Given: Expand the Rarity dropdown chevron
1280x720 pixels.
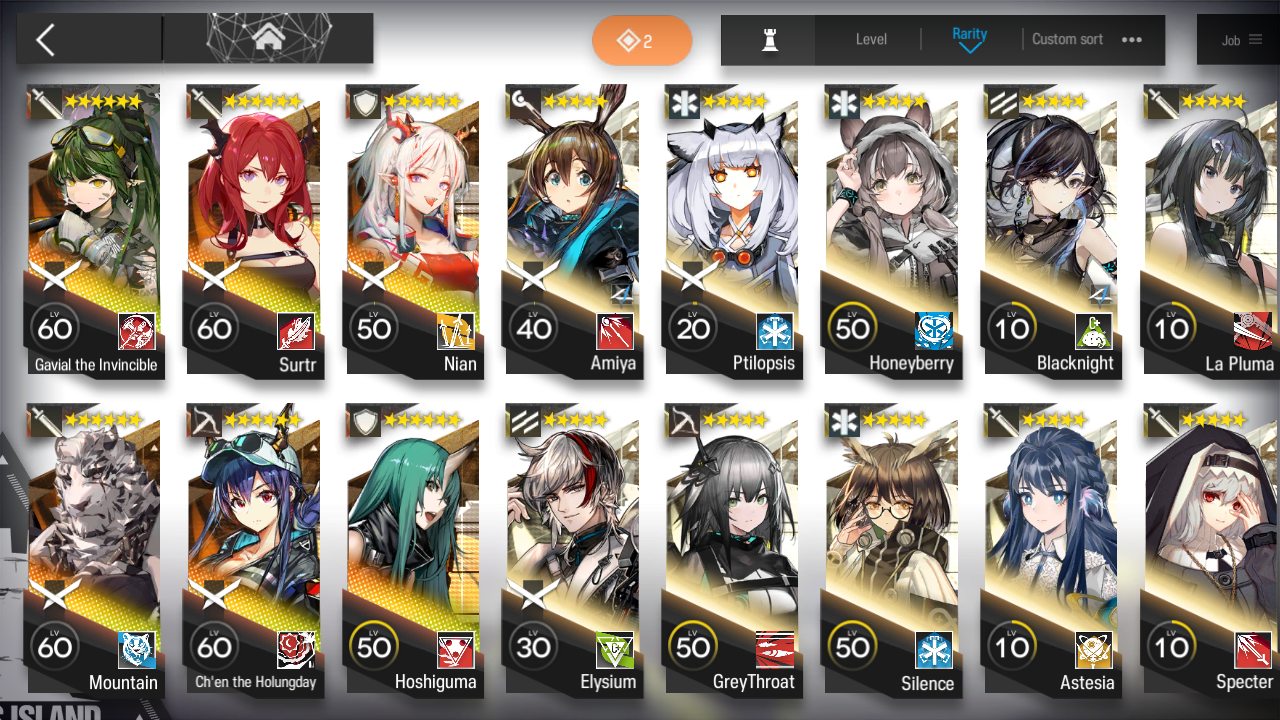Looking at the screenshot, I should (968, 49).
